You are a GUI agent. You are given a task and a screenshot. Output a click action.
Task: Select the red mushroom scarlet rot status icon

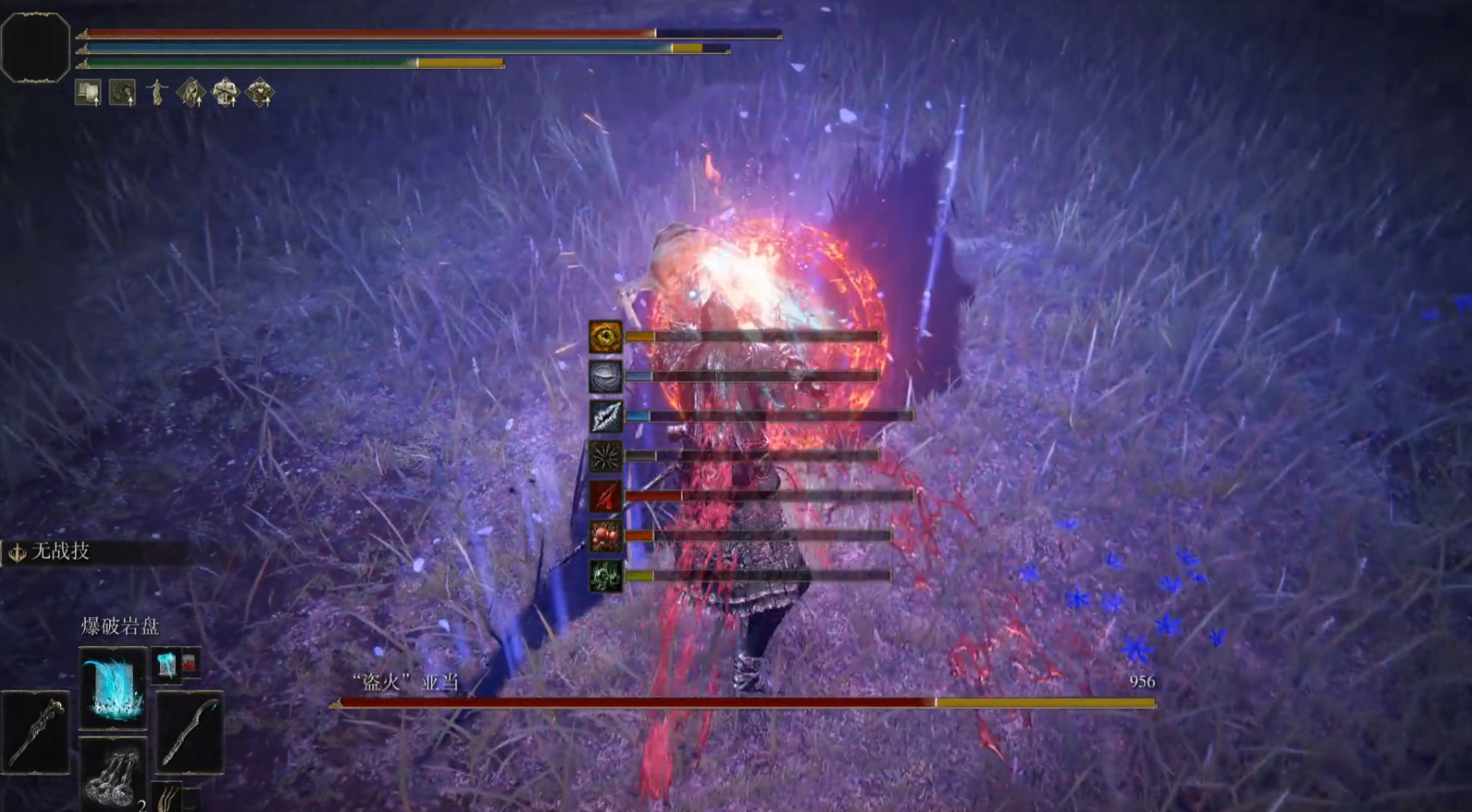(605, 536)
